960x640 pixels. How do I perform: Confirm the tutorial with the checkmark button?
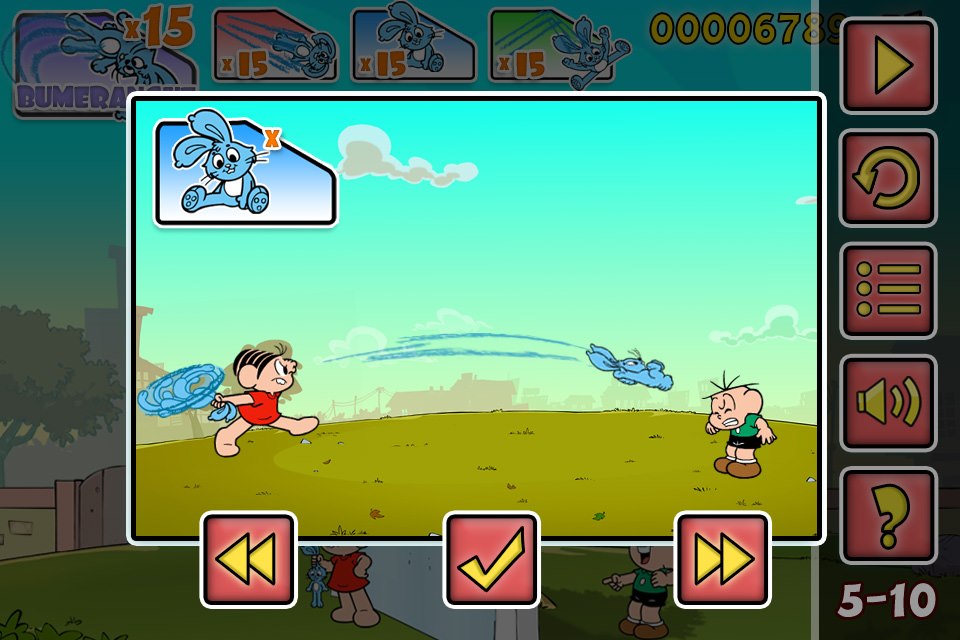(491, 559)
